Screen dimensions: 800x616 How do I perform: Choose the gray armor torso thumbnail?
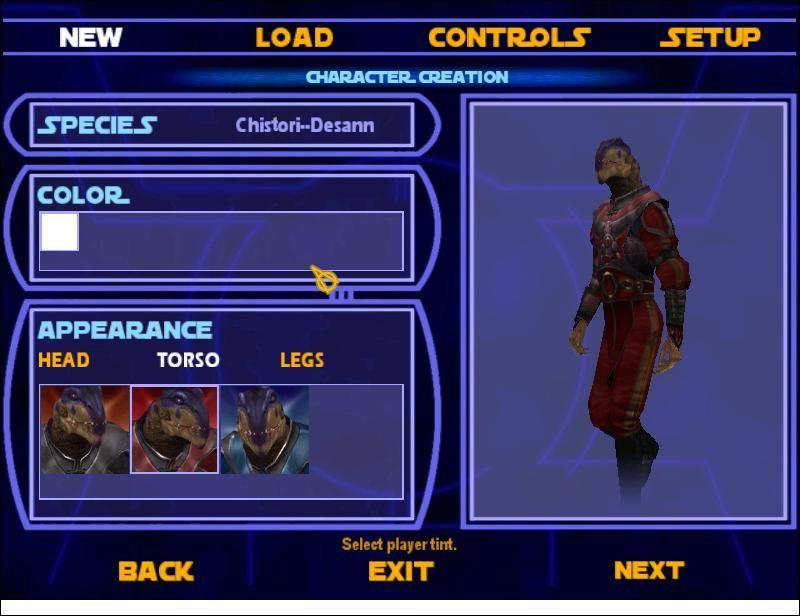[x=85, y=430]
